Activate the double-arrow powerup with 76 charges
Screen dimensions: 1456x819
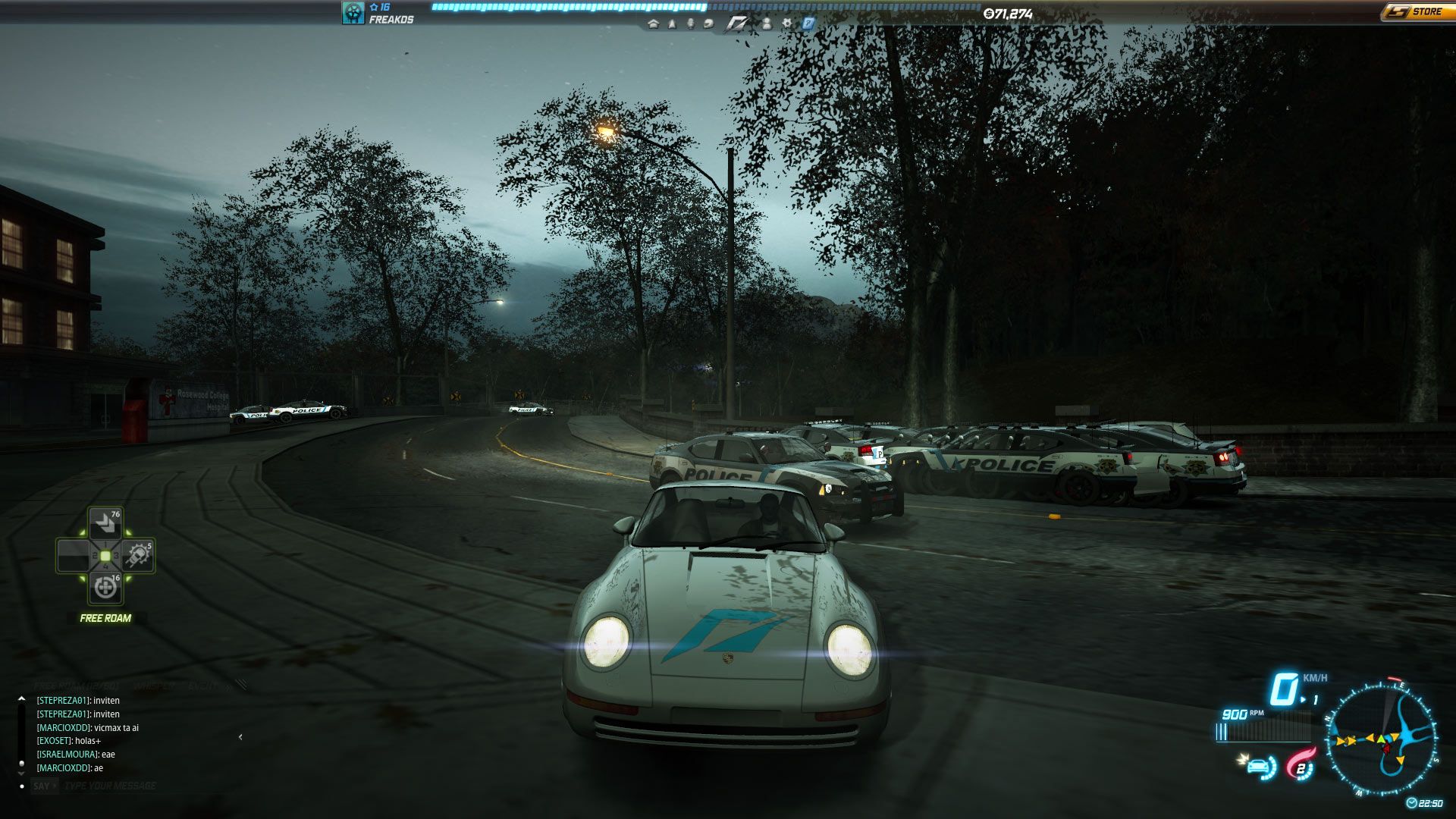pos(105,523)
